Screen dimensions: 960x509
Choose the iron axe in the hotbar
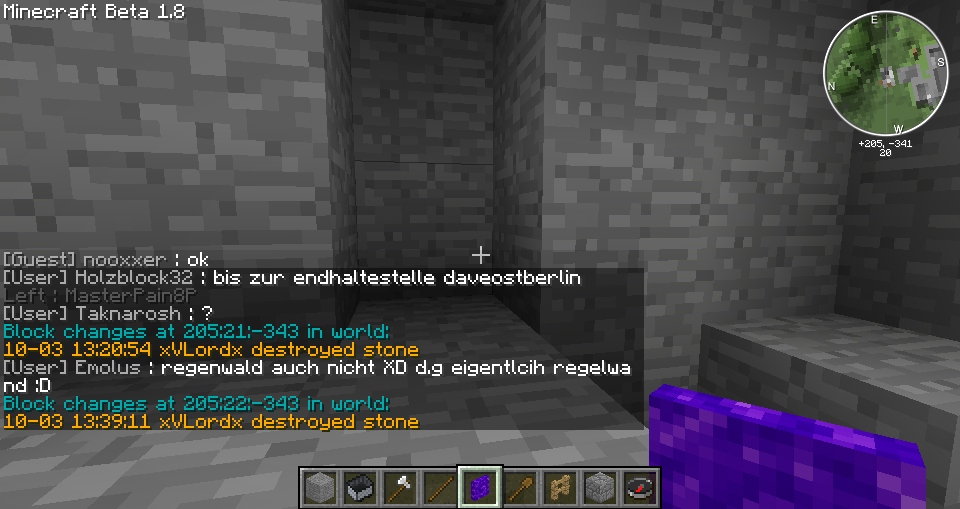(399, 487)
